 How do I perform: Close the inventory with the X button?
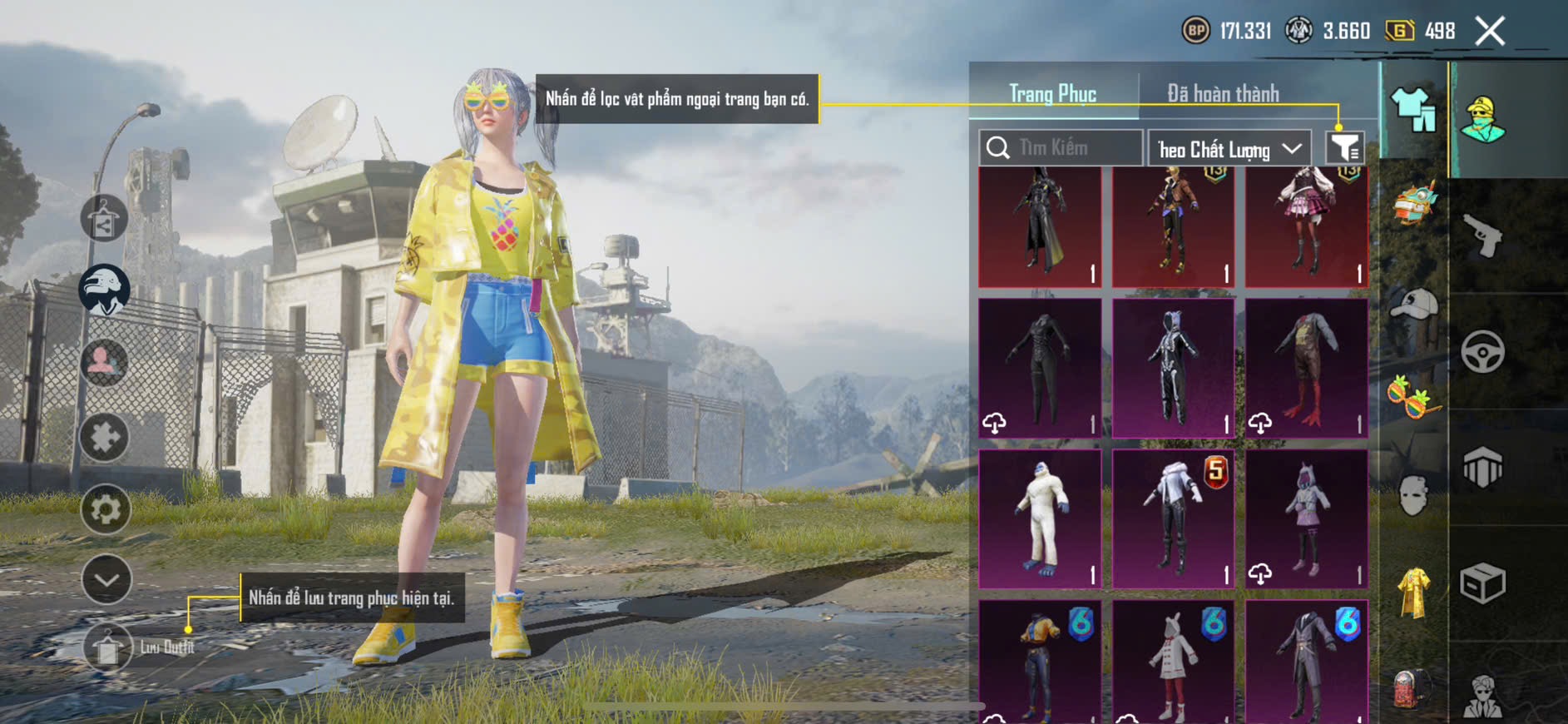[x=1489, y=32]
